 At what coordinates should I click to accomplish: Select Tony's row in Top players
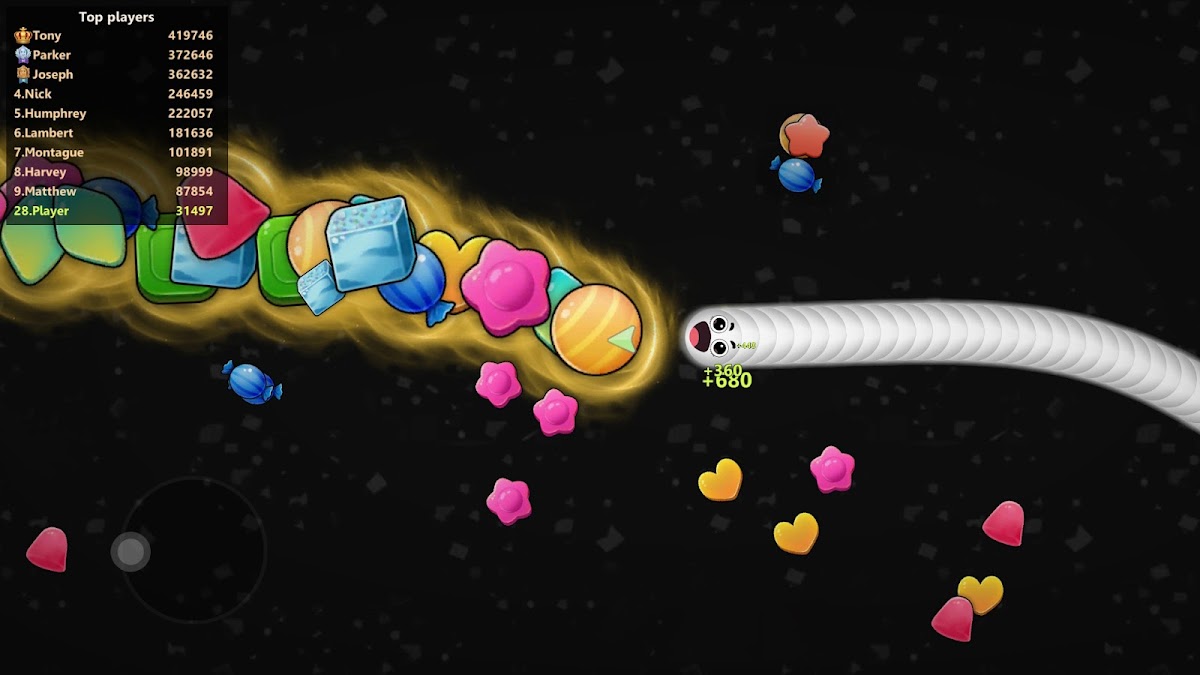click(113, 36)
